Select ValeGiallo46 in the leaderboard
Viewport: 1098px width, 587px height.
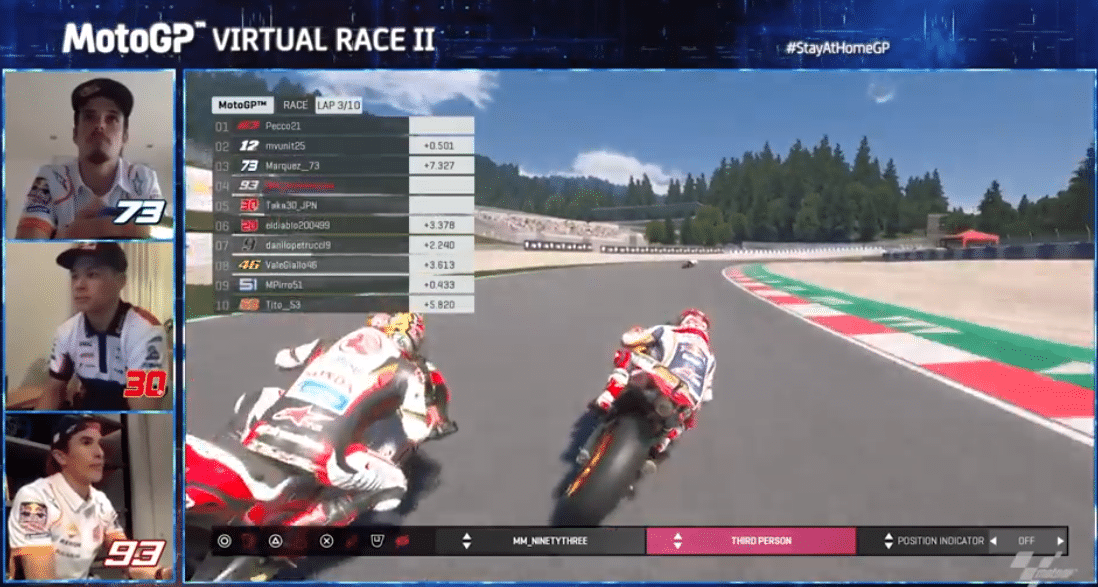pos(310,265)
